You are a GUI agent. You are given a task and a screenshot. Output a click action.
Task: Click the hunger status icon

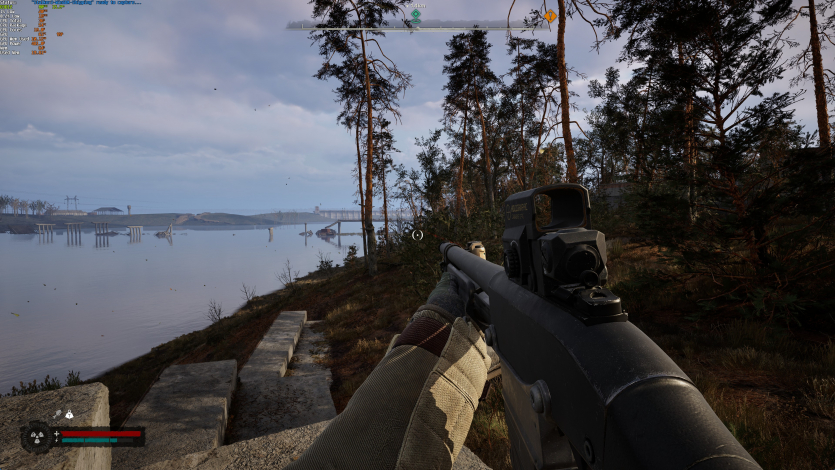tap(57, 414)
